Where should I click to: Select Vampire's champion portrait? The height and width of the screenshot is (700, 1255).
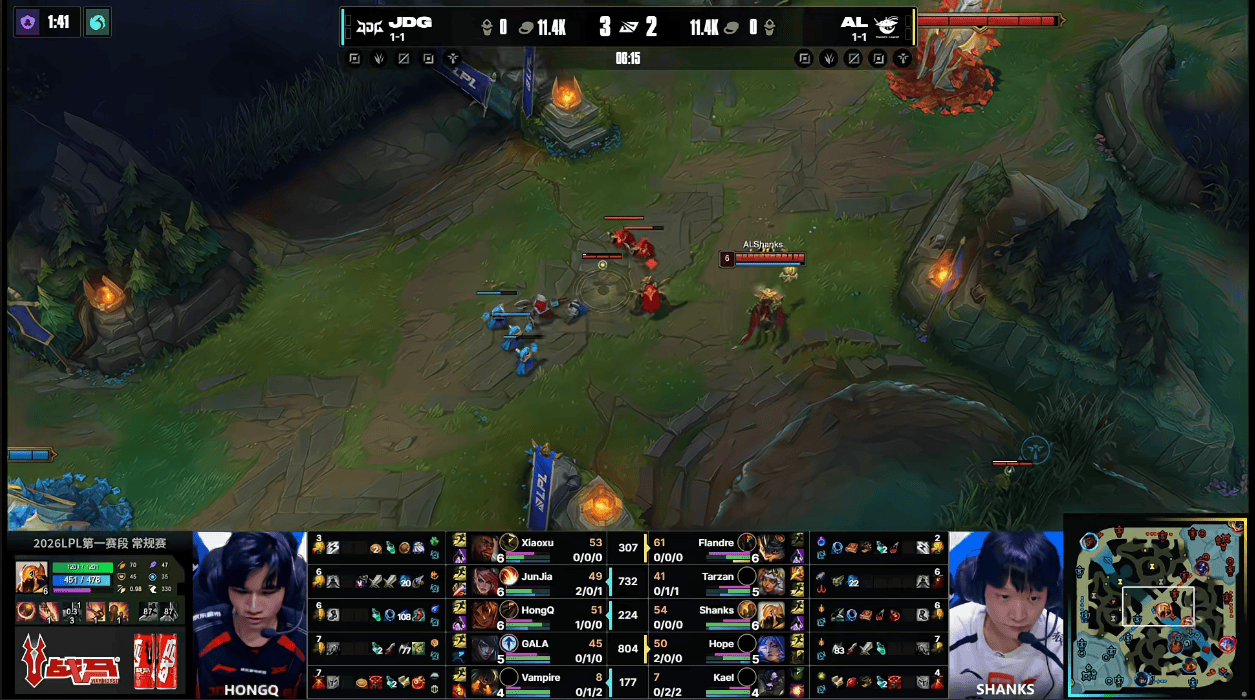tap(484, 681)
